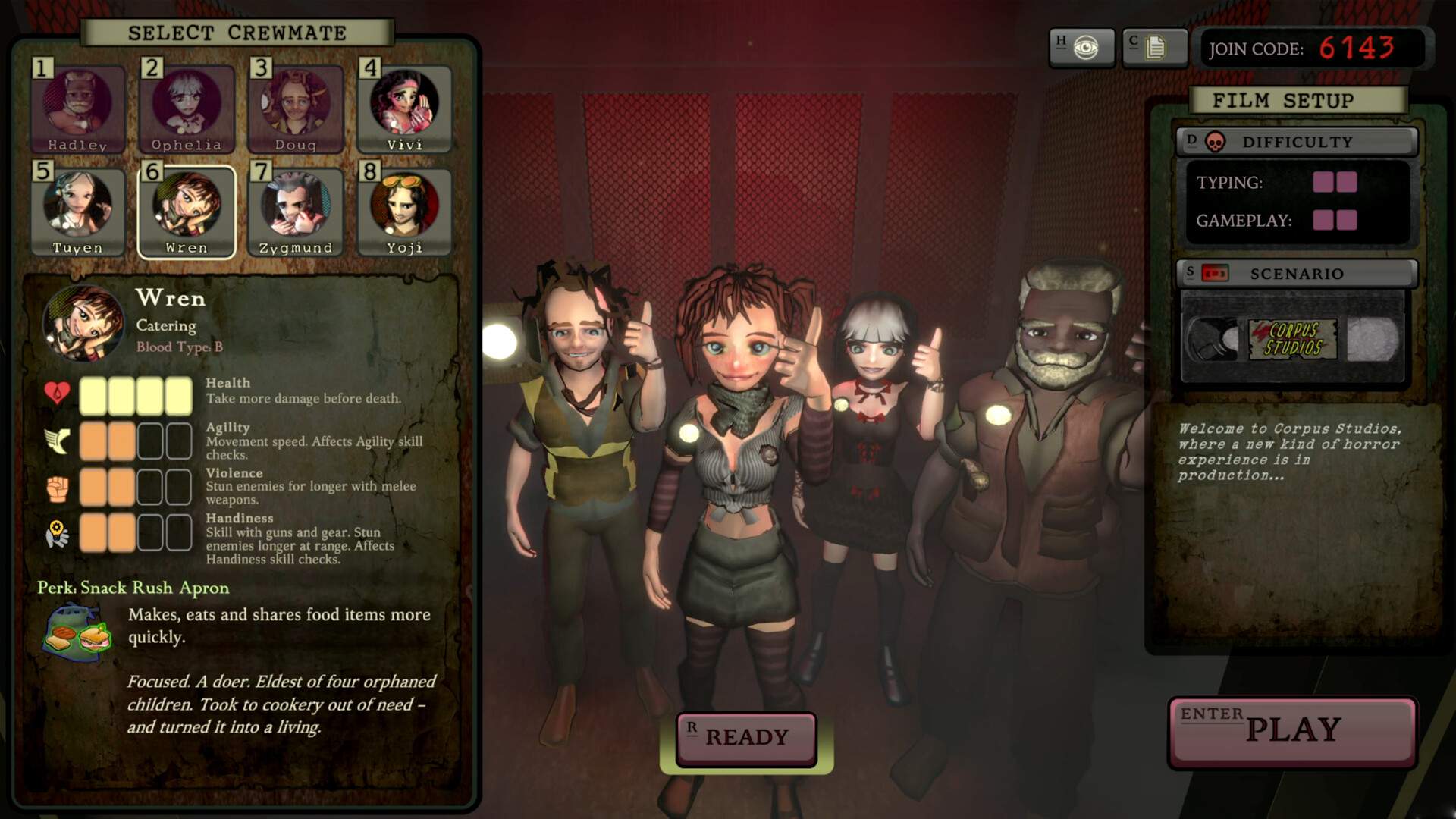Select Vivi from the crewmate list
This screenshot has height=819, width=1456.
tap(404, 108)
